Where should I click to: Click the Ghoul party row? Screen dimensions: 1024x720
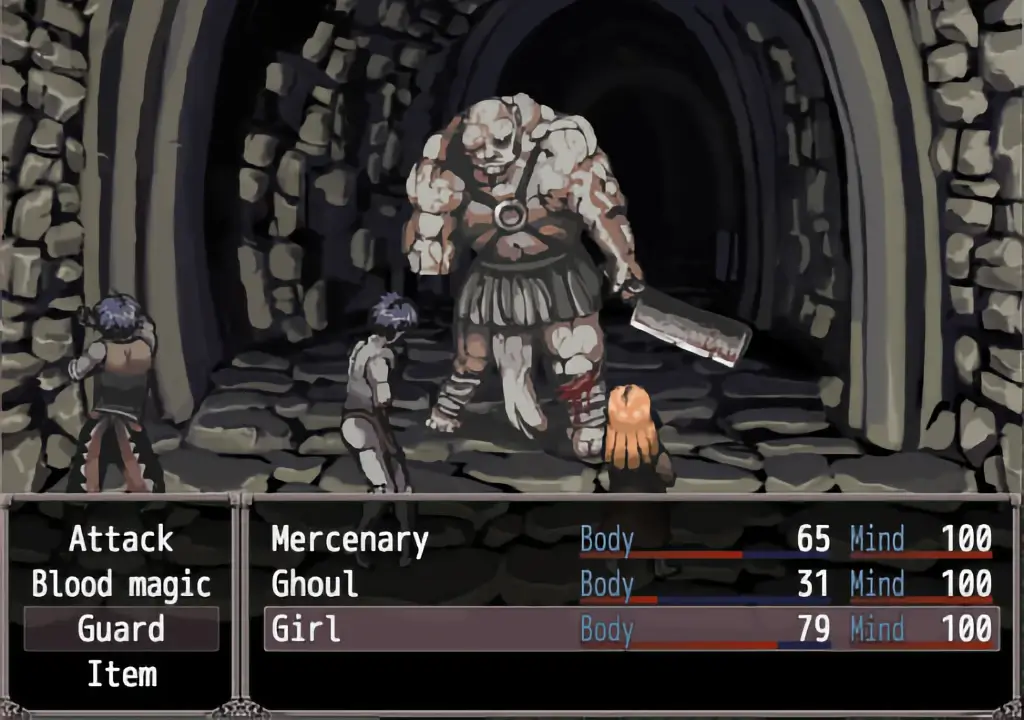click(x=630, y=584)
